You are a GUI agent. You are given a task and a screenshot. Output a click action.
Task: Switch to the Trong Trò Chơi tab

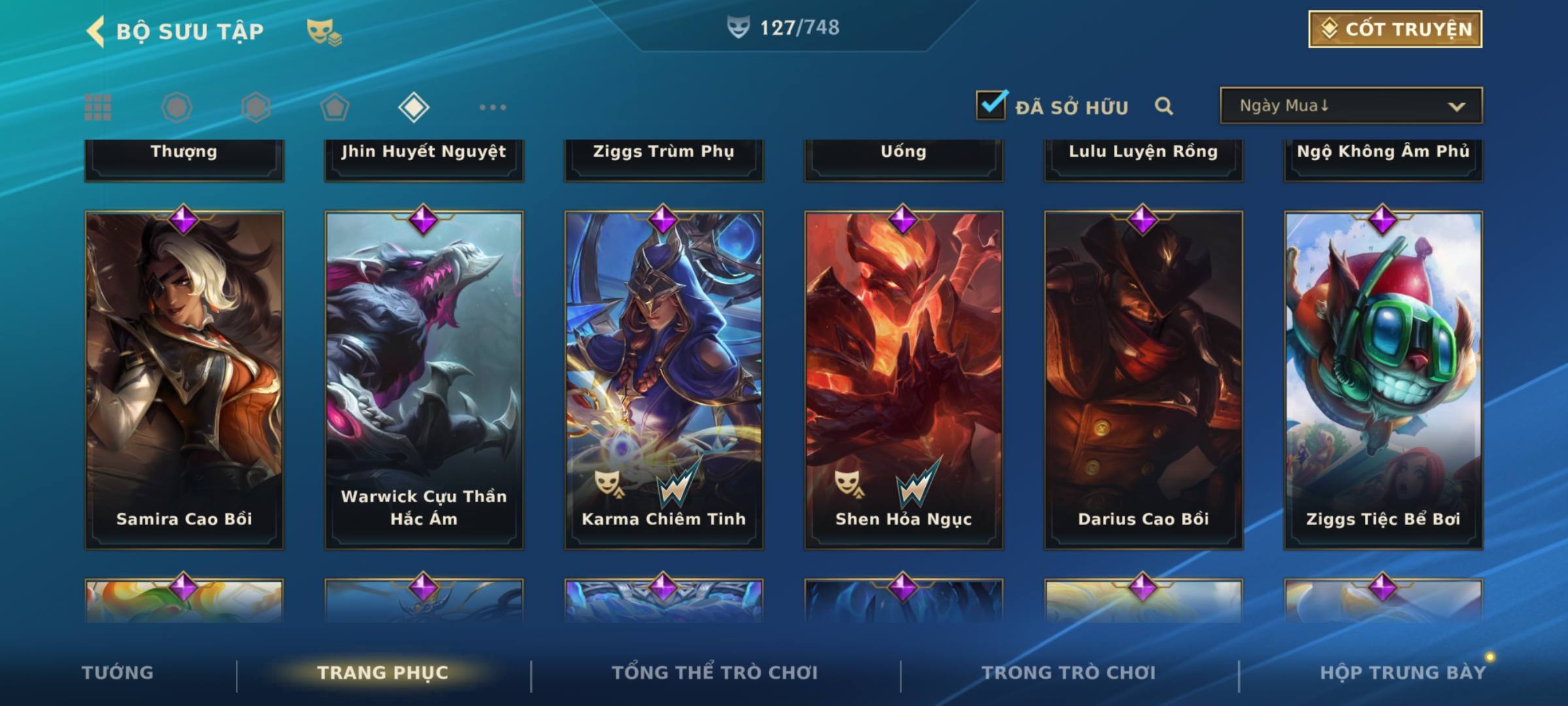[1068, 673]
